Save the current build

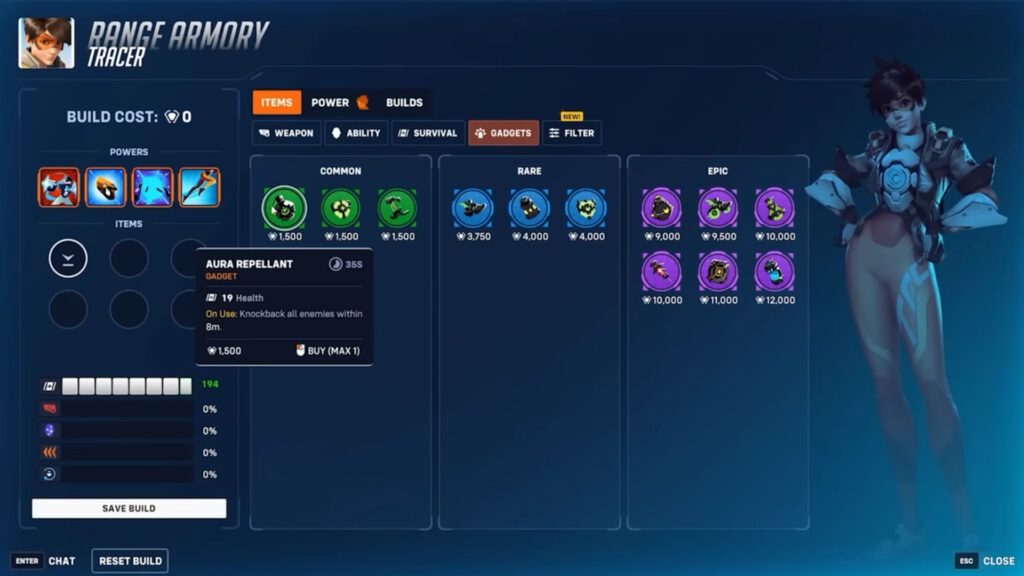(x=129, y=508)
